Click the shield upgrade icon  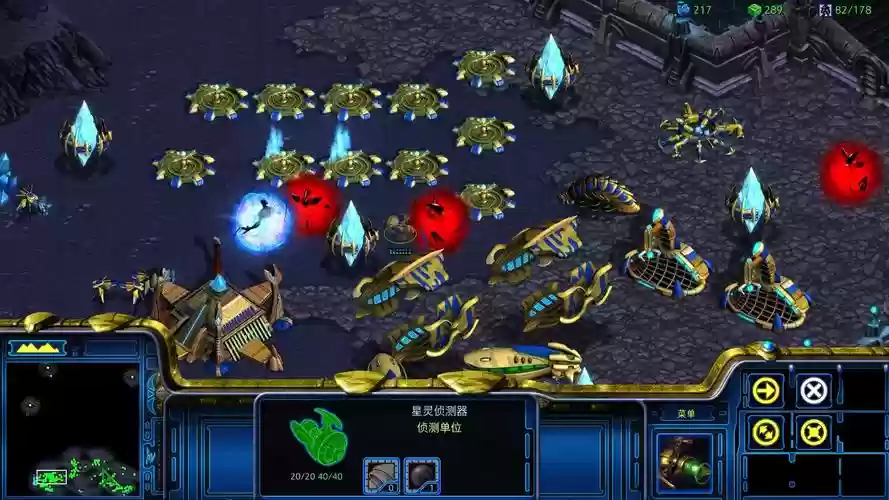(x=421, y=474)
